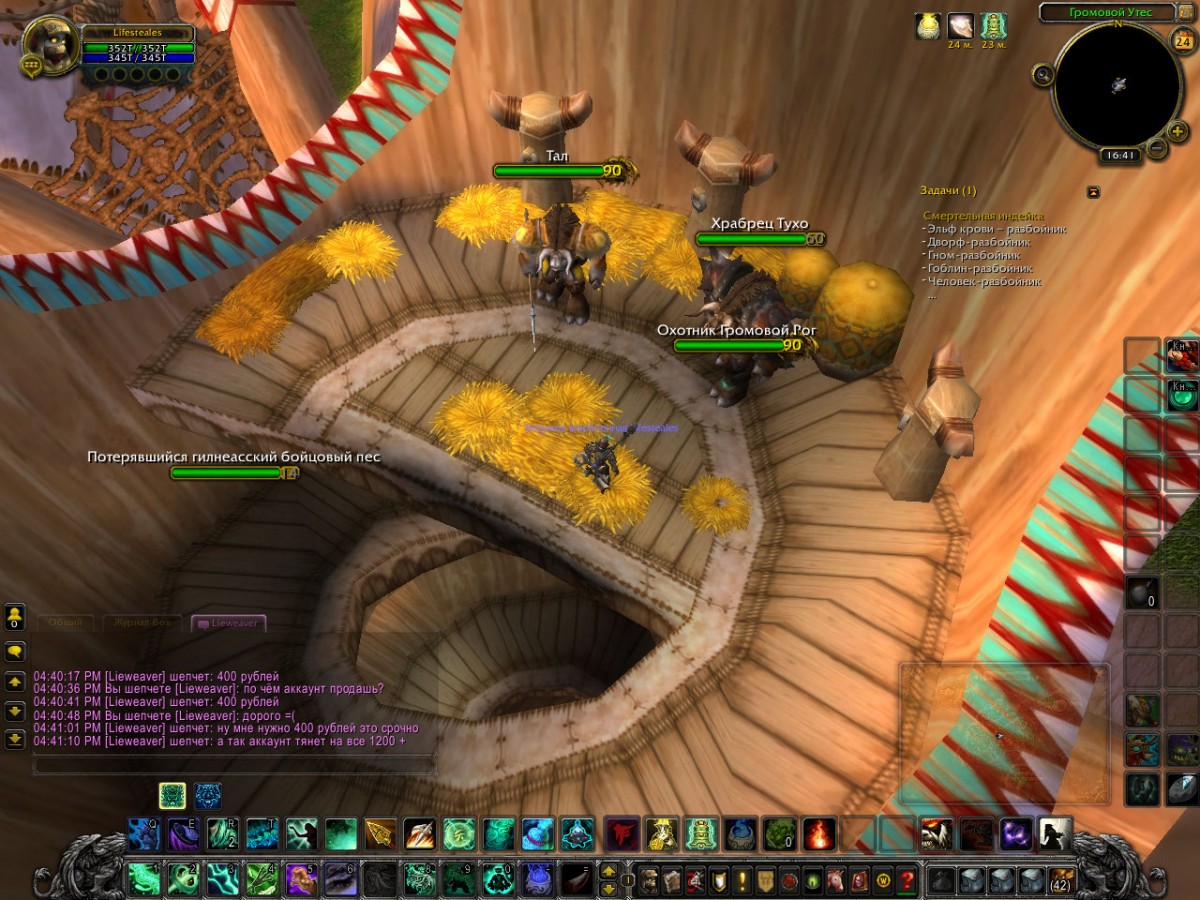Open the chat menu speech bubble button
This screenshot has height=900, width=1200.
(15, 651)
